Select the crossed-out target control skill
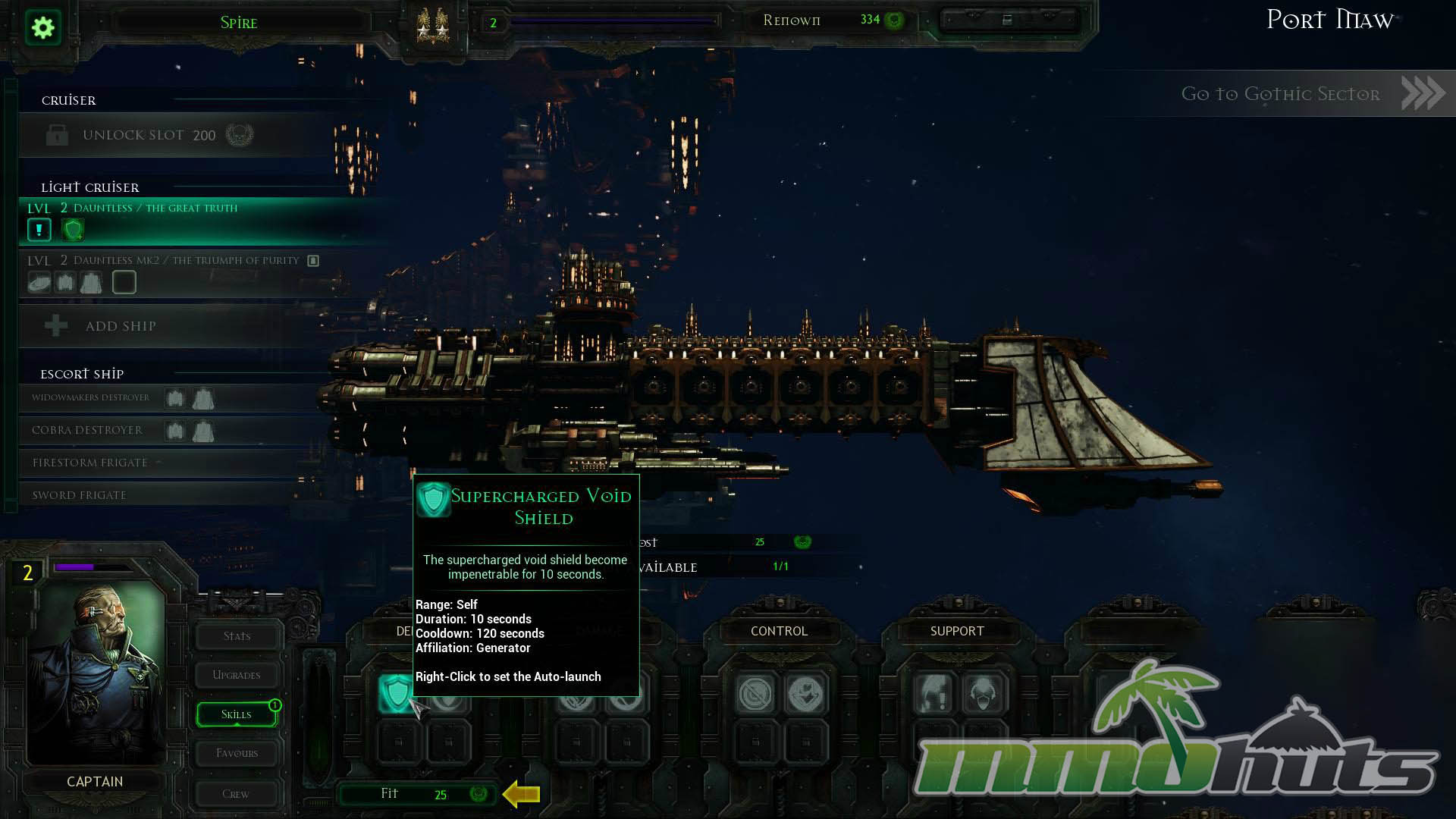The image size is (1456, 819). [755, 694]
